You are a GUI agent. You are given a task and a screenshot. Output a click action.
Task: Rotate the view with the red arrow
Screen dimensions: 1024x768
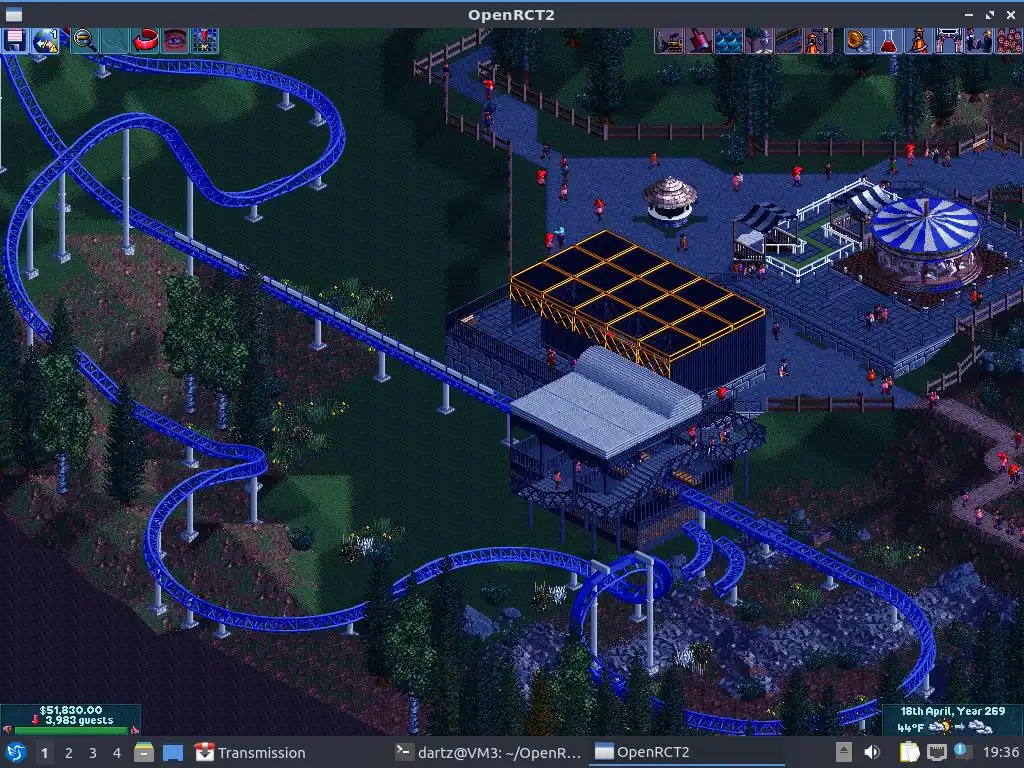point(146,40)
